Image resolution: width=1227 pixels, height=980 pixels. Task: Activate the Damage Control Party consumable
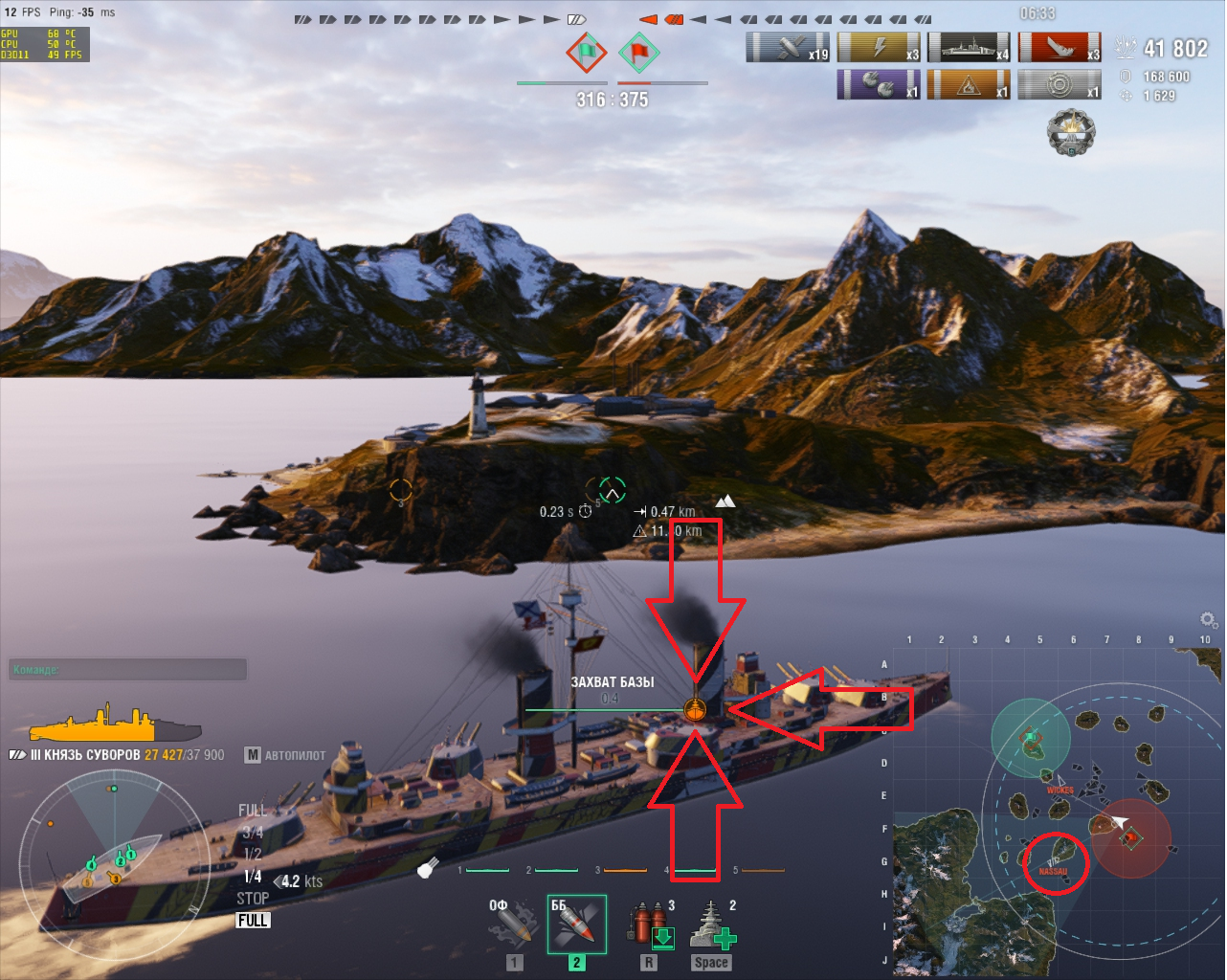(x=651, y=925)
